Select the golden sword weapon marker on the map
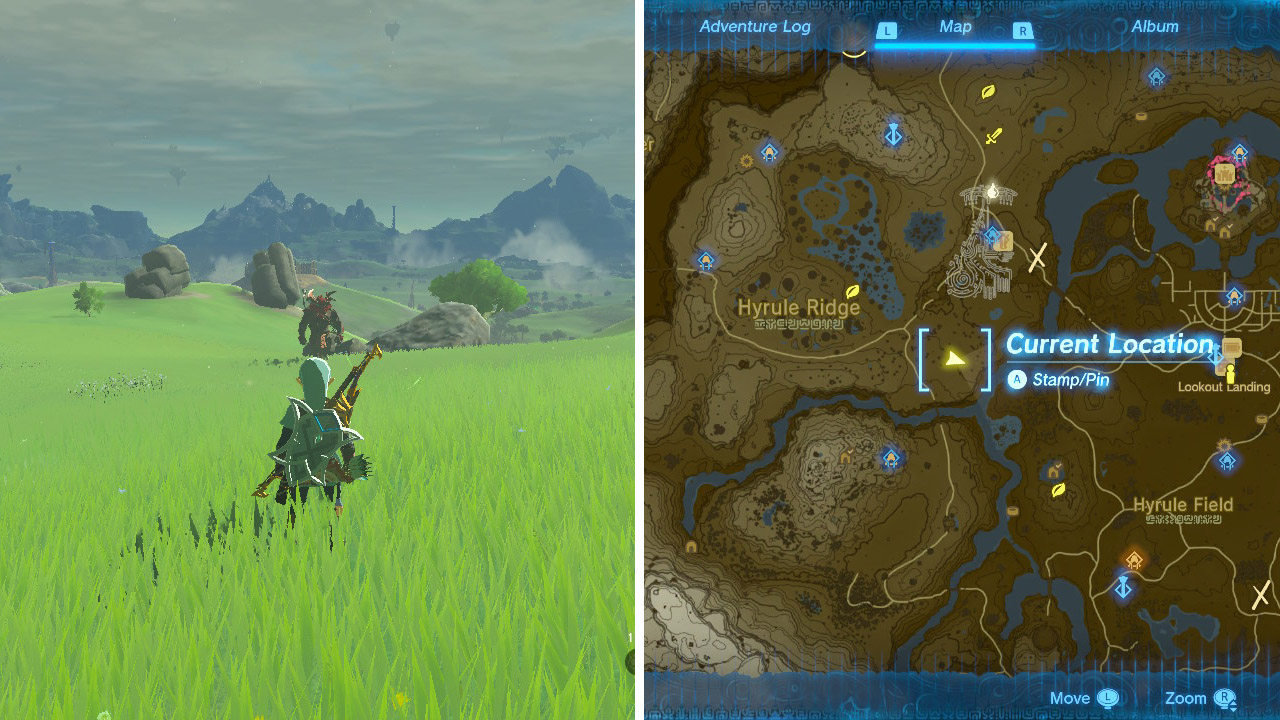Viewport: 1280px width, 720px height. (992, 135)
